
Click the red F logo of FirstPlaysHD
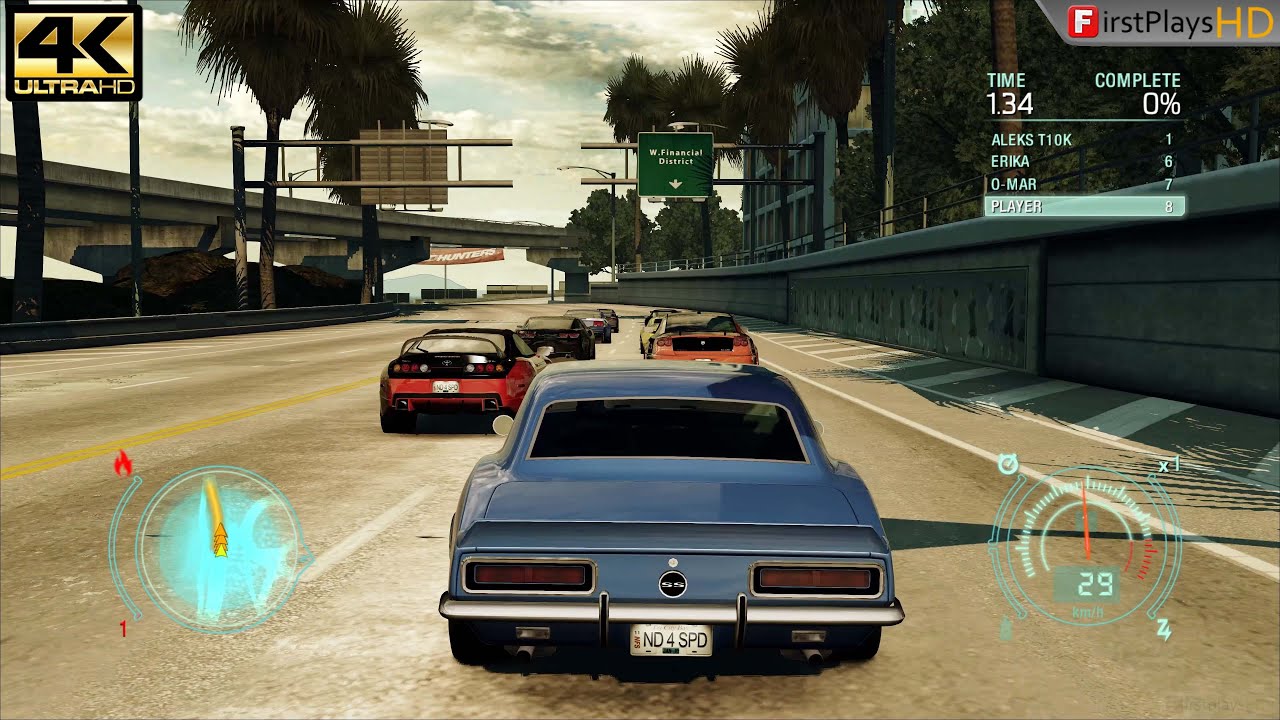click(1082, 21)
